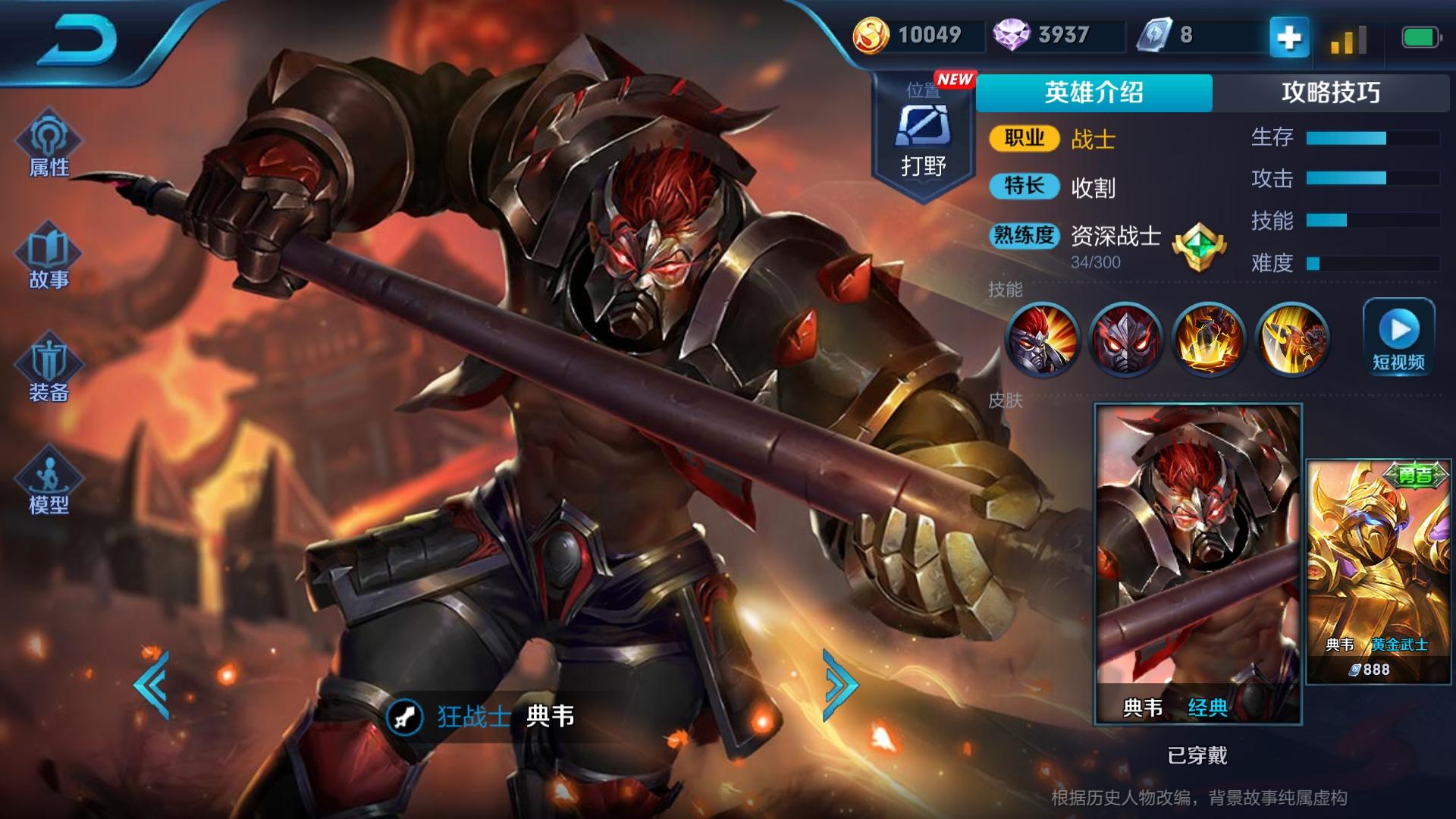
Task: Click the 熟练度 mastery badge emblem
Action: click(x=1198, y=247)
